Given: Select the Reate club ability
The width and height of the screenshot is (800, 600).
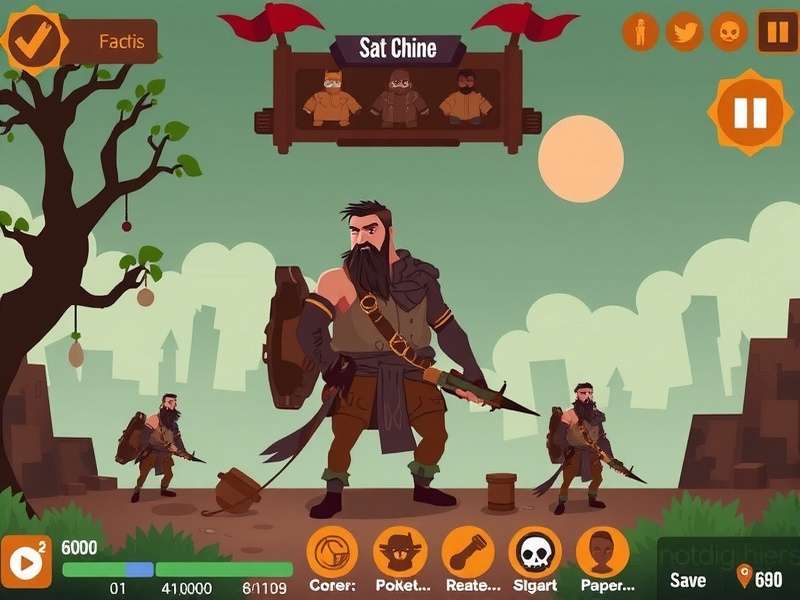Looking at the screenshot, I should point(468,553).
